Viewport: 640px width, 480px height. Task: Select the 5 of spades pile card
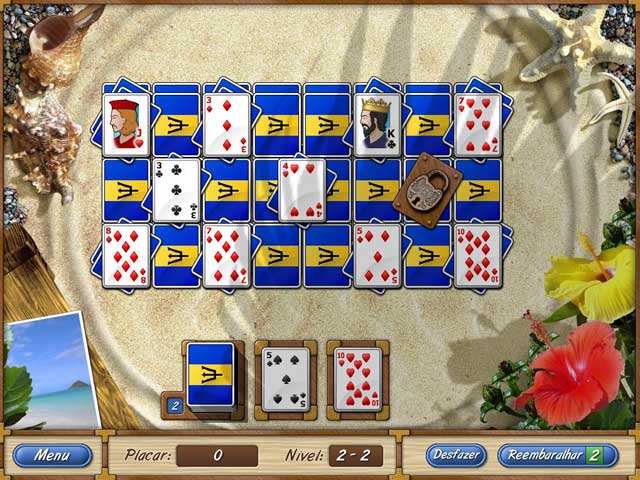click(x=284, y=380)
